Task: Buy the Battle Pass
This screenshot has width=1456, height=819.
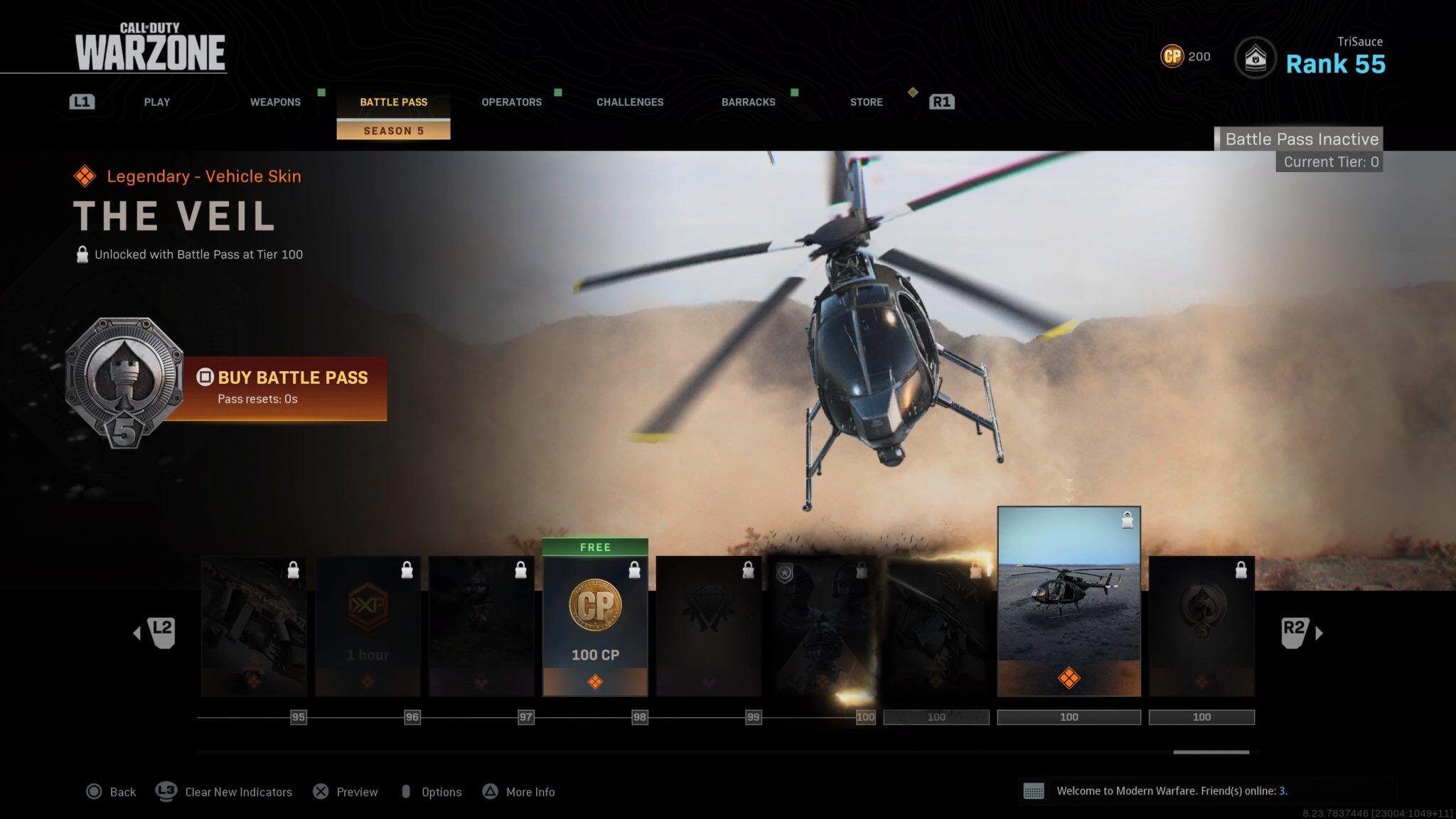Action: [291, 386]
